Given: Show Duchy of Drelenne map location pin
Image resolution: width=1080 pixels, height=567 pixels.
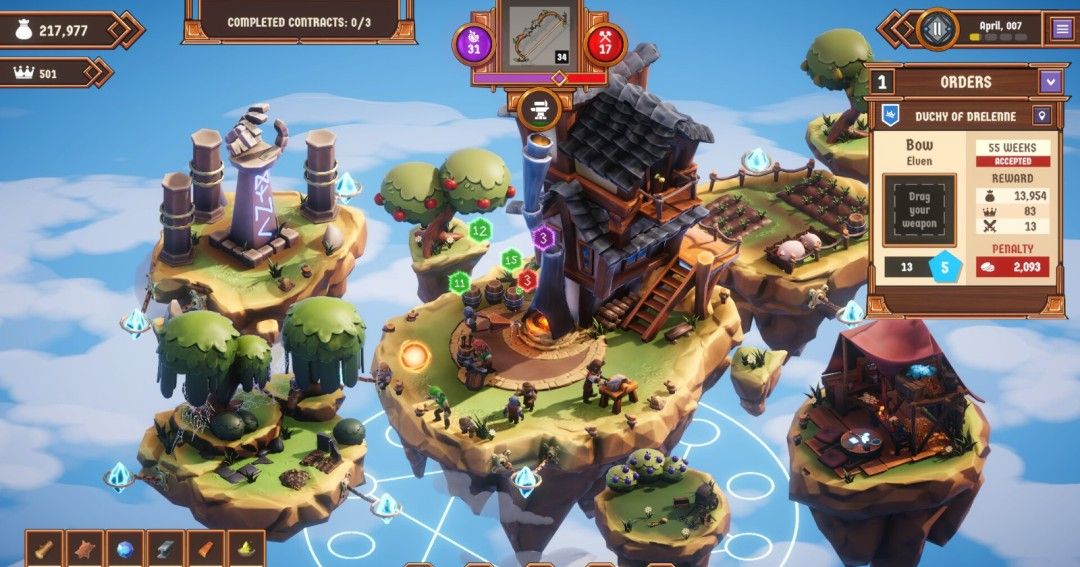Looking at the screenshot, I should click(x=1042, y=116).
